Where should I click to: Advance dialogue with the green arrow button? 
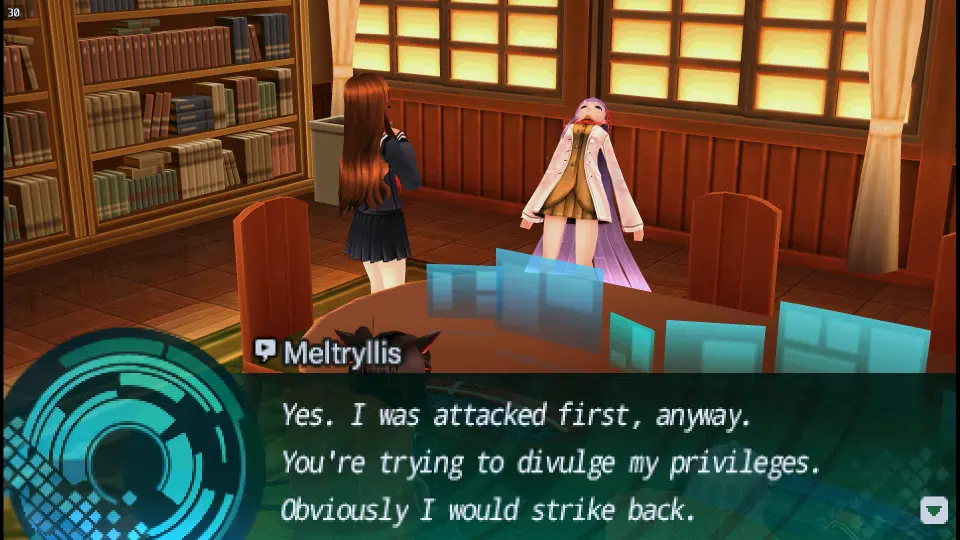(933, 510)
